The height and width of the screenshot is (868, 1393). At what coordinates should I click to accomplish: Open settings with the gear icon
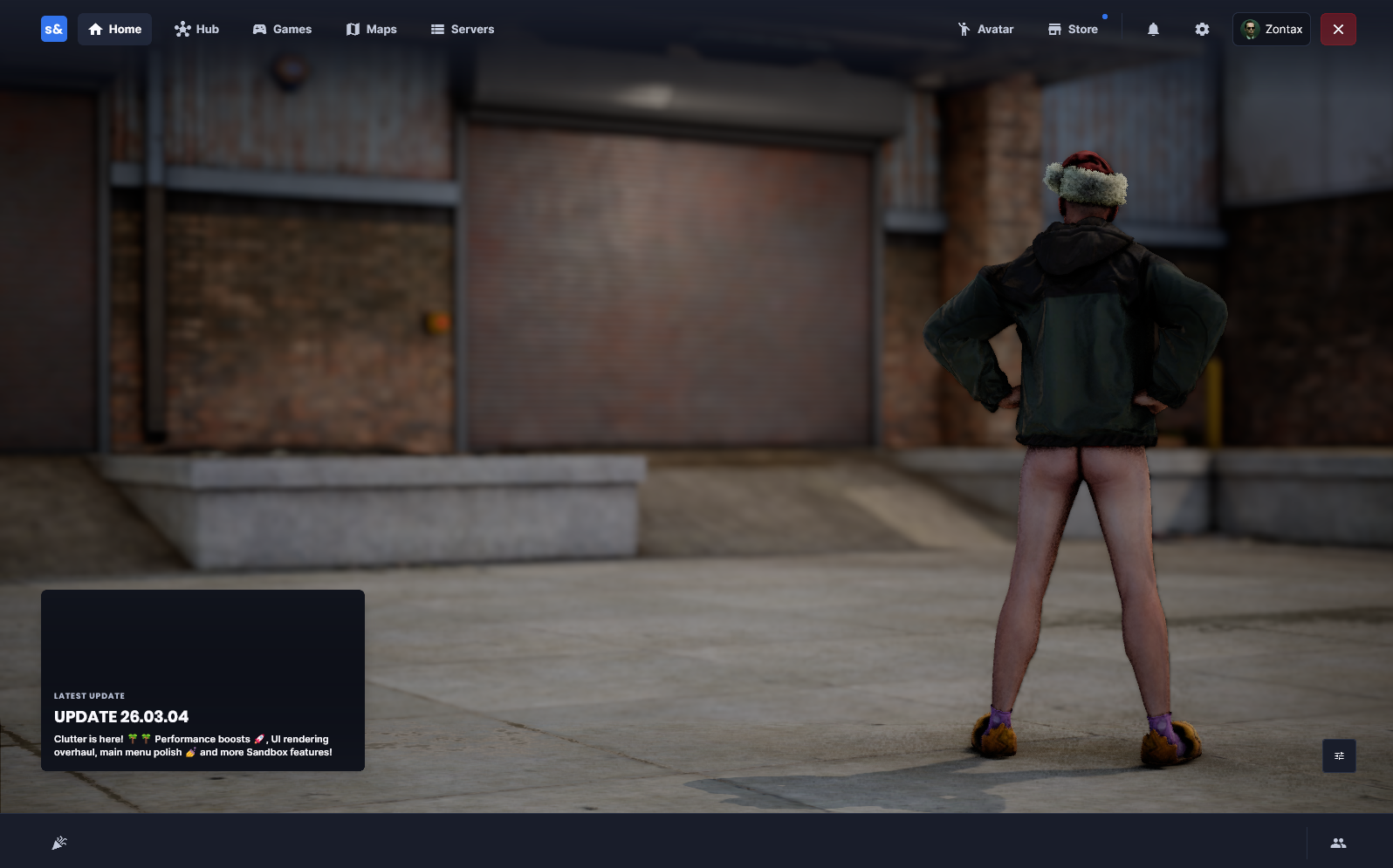(x=1202, y=29)
